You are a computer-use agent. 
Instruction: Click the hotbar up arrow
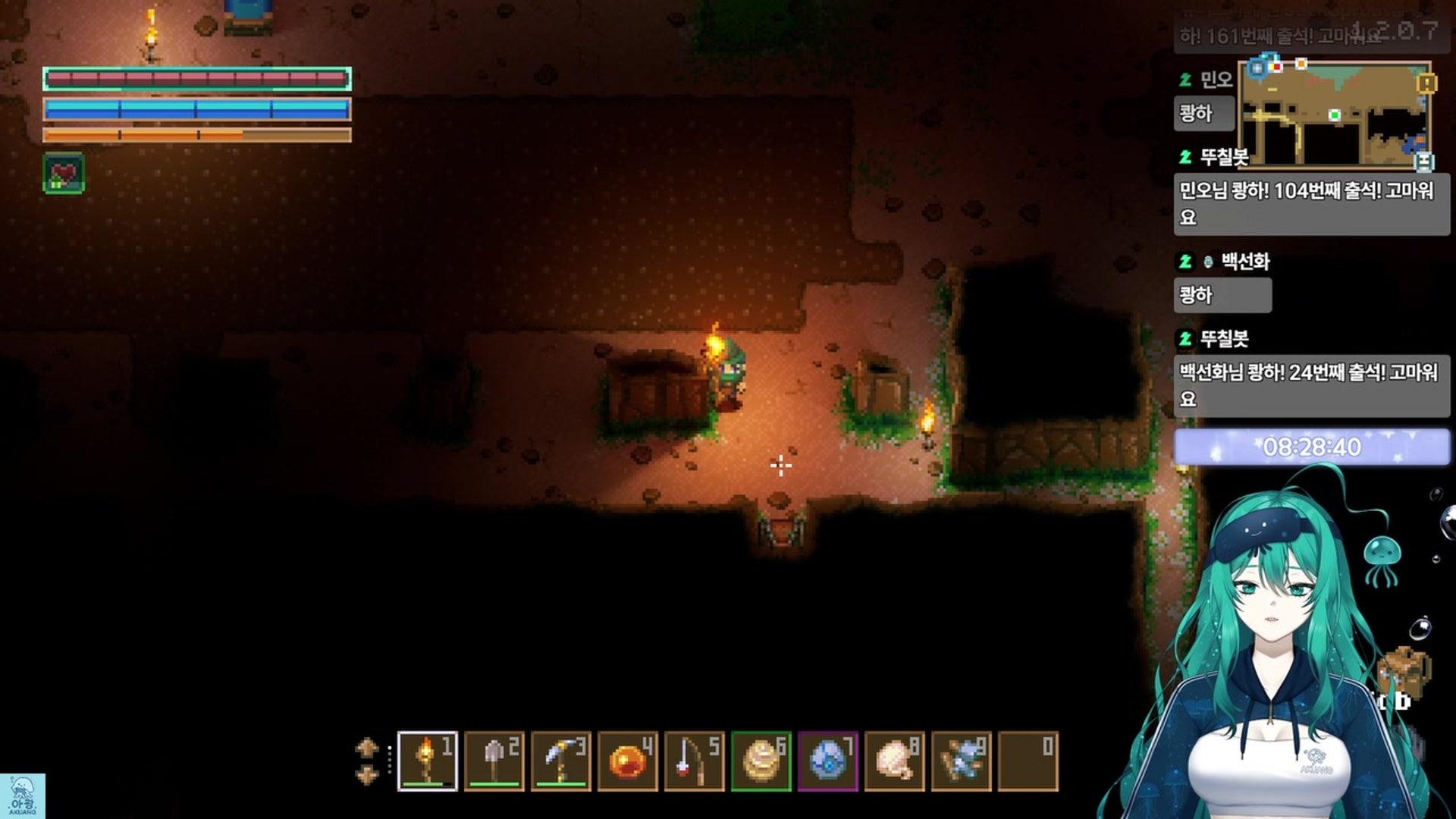pos(367,747)
